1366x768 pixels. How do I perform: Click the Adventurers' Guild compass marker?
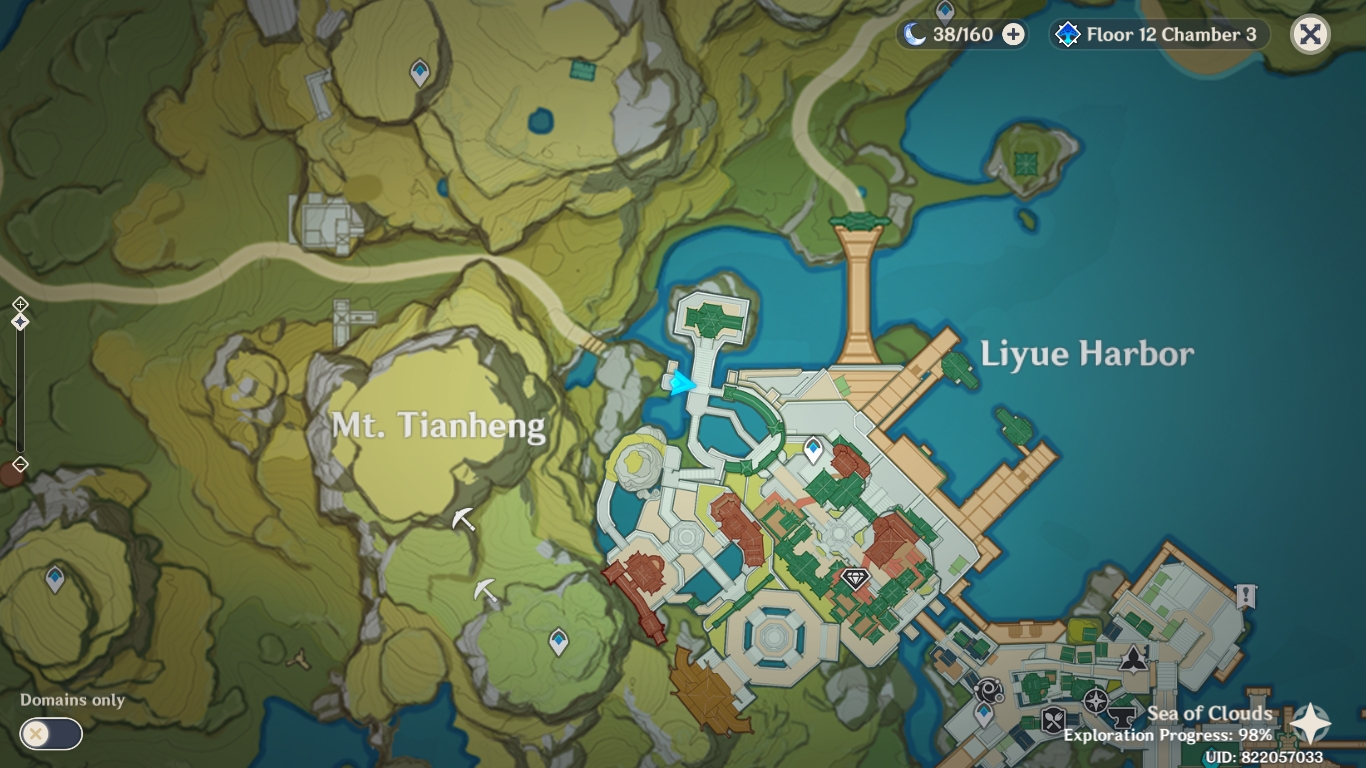click(x=1095, y=700)
